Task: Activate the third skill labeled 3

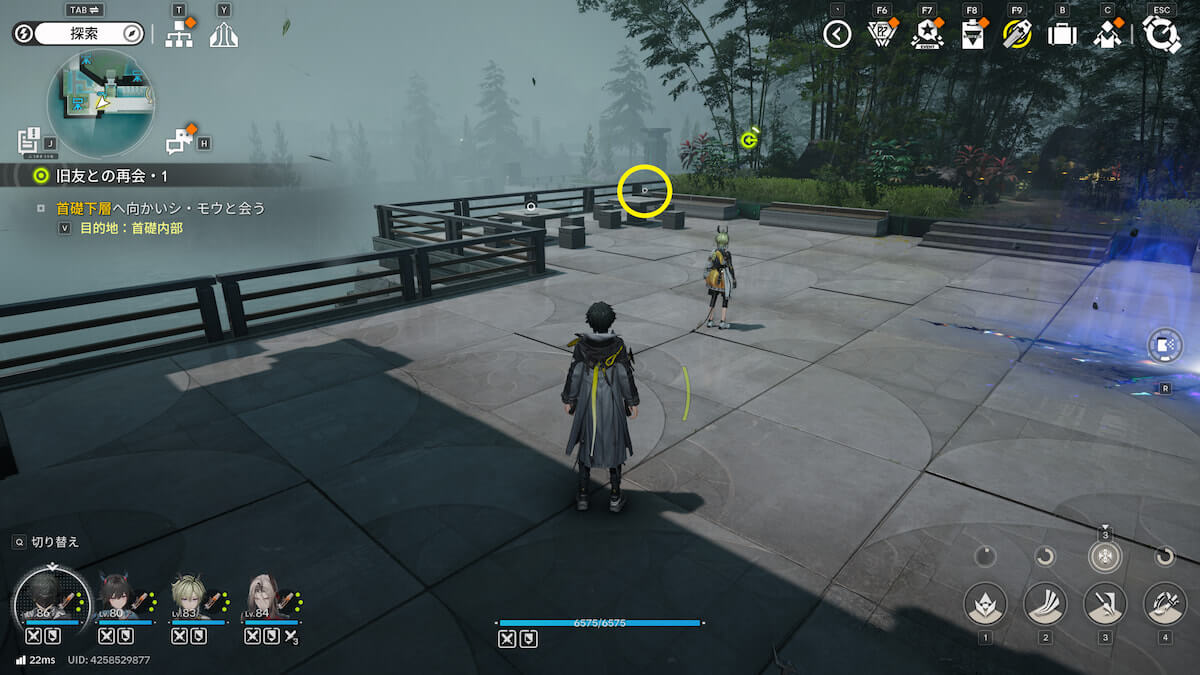Action: click(x=1105, y=604)
